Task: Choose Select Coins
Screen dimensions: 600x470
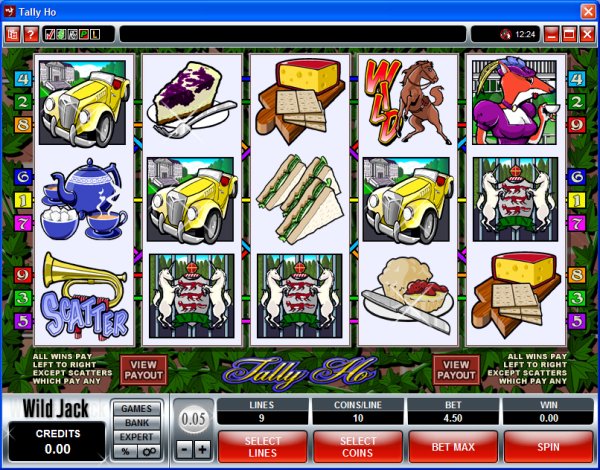Action: pyautogui.click(x=357, y=444)
